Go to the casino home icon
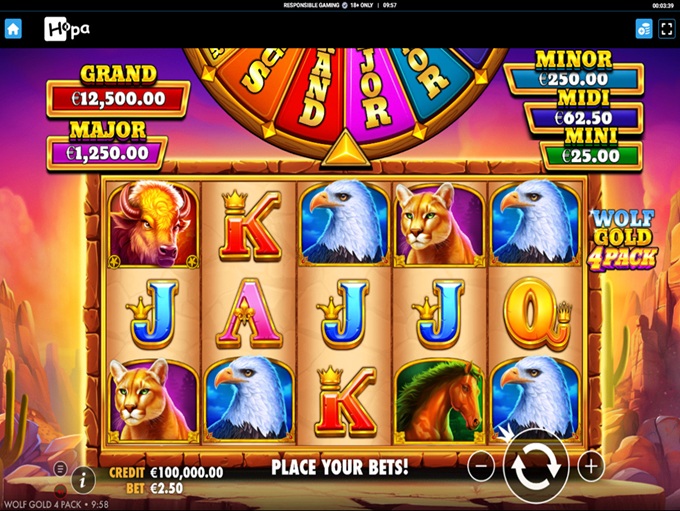 point(13,29)
